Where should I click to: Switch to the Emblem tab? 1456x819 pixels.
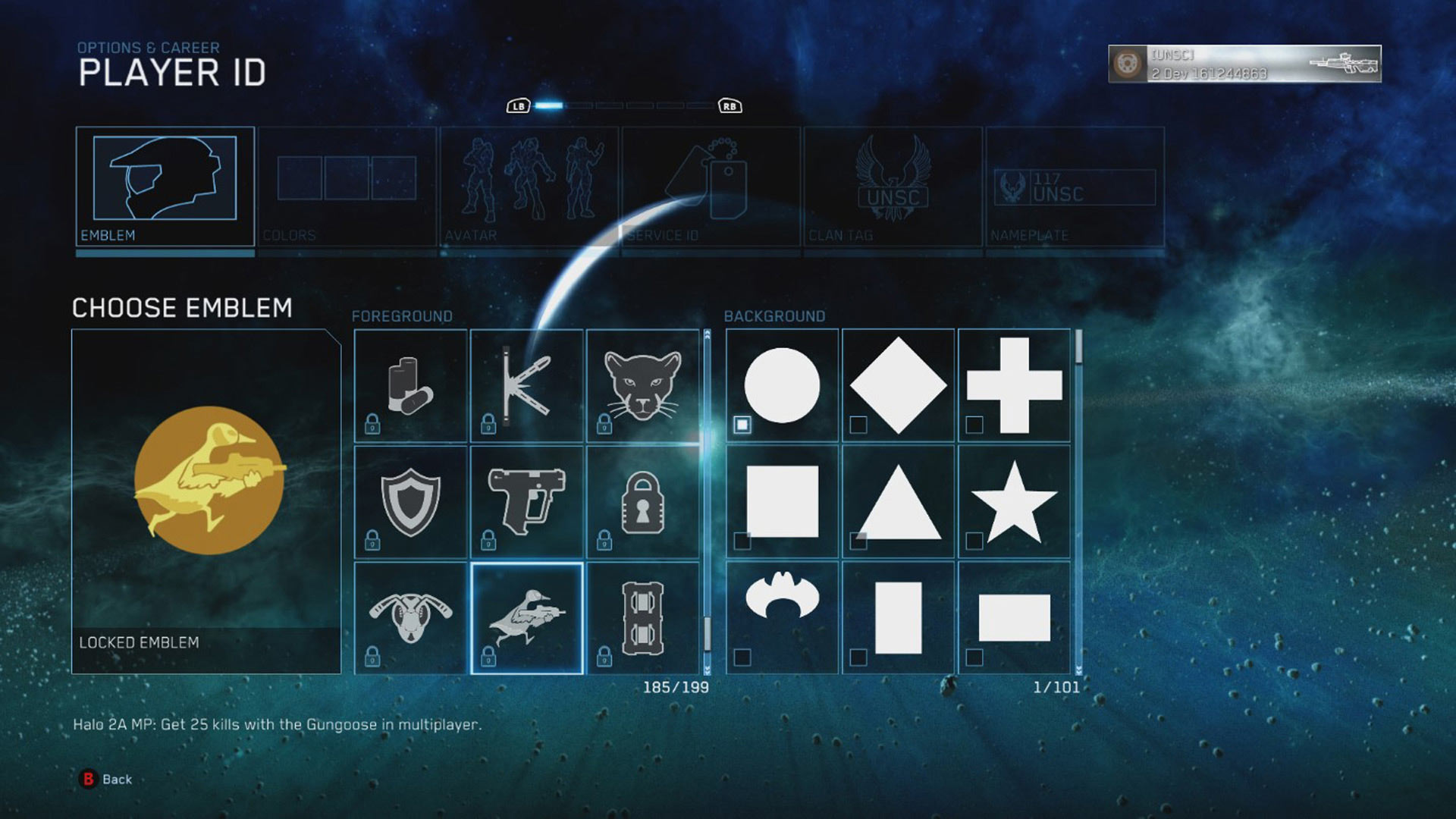[x=165, y=186]
